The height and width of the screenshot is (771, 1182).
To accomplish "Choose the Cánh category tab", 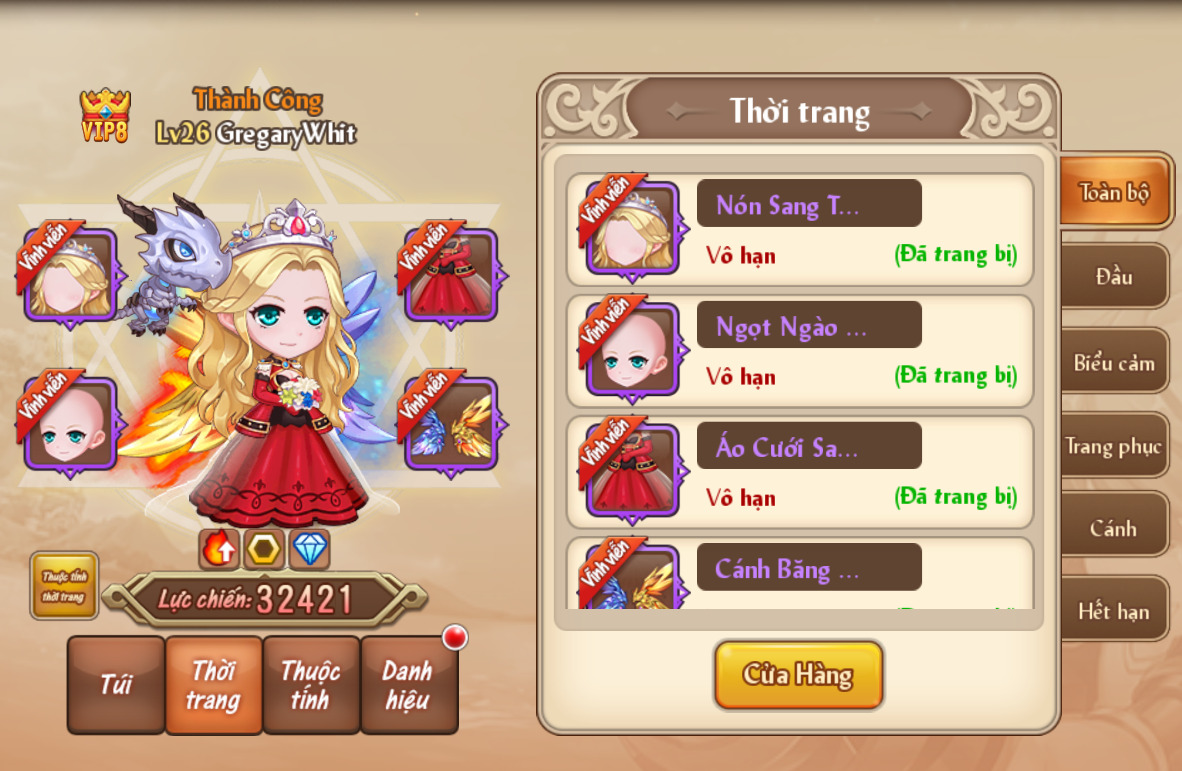I will click(x=1114, y=528).
